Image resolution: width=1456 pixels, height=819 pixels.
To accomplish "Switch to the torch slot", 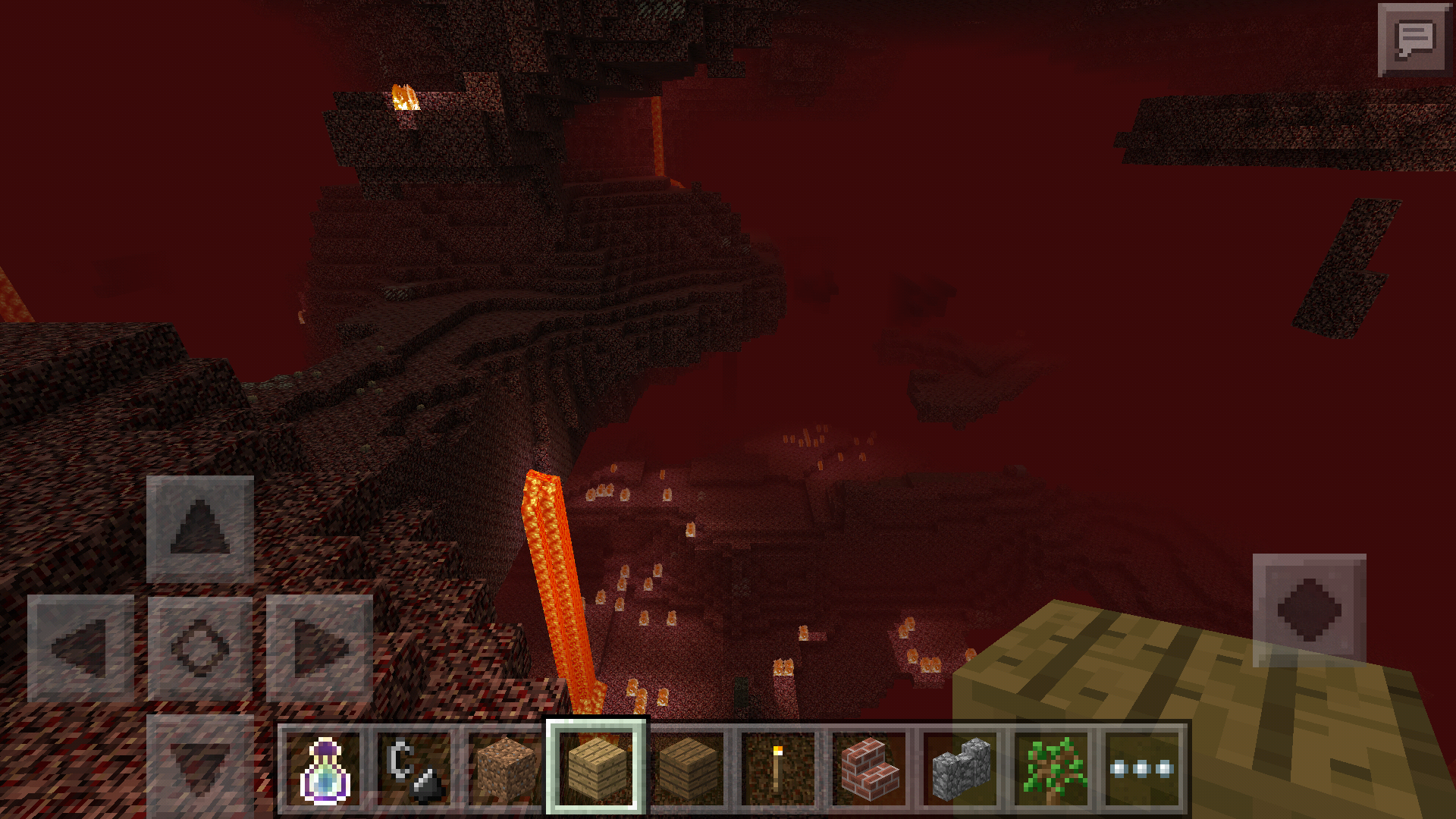I will click(x=778, y=769).
